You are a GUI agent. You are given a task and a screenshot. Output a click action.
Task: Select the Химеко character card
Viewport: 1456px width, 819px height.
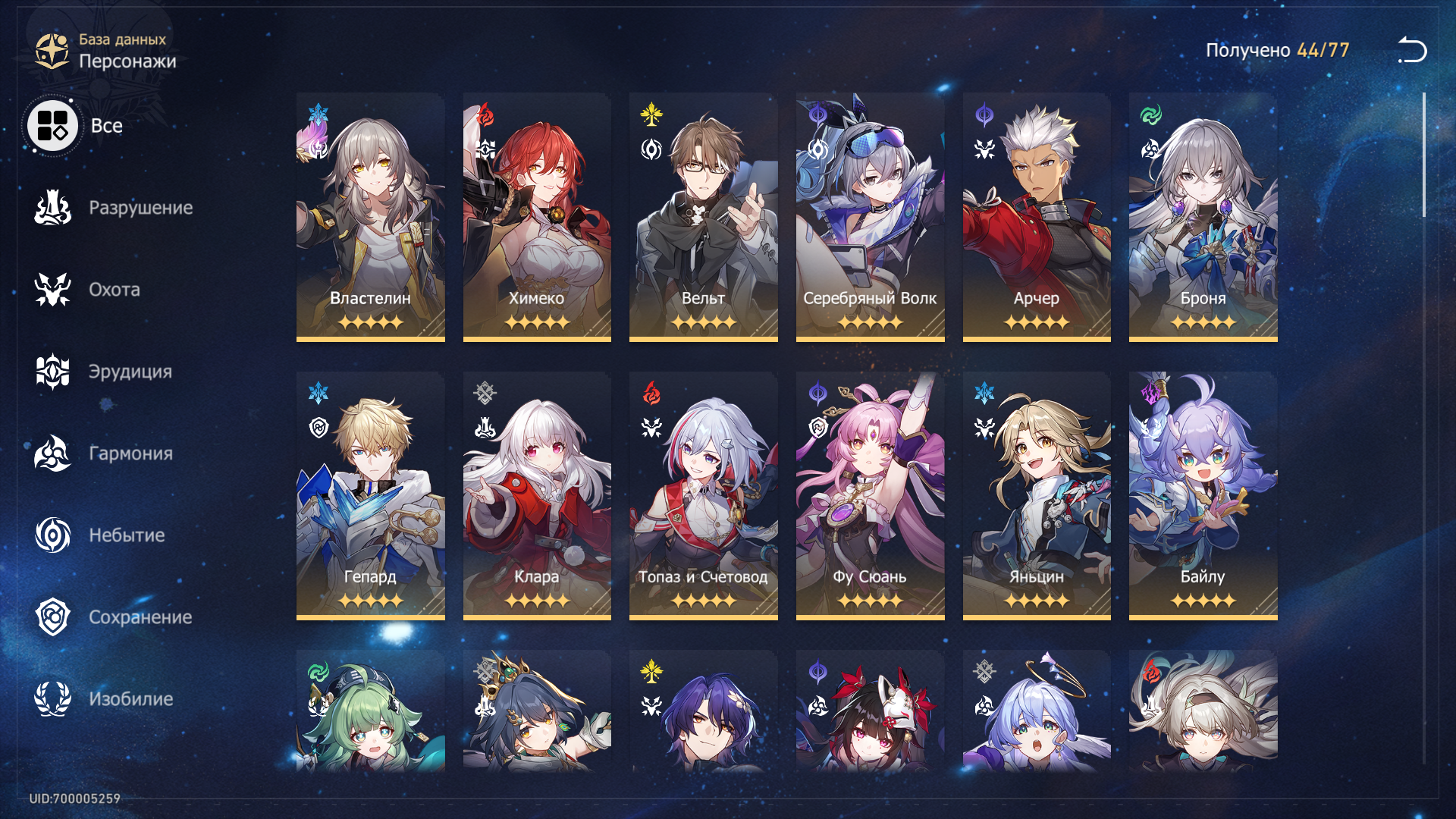(537, 217)
